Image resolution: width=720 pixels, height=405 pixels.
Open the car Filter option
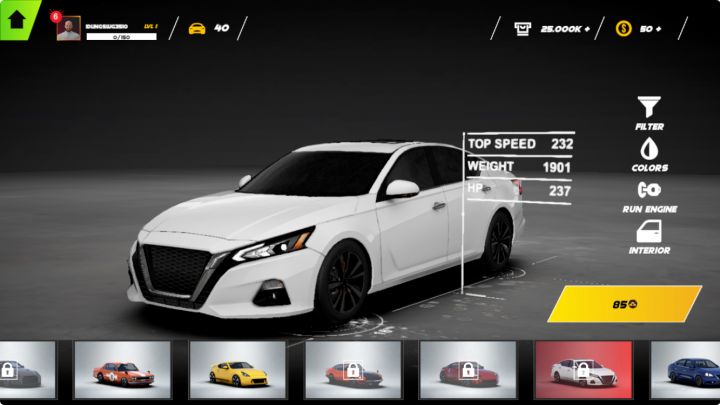pos(649,112)
